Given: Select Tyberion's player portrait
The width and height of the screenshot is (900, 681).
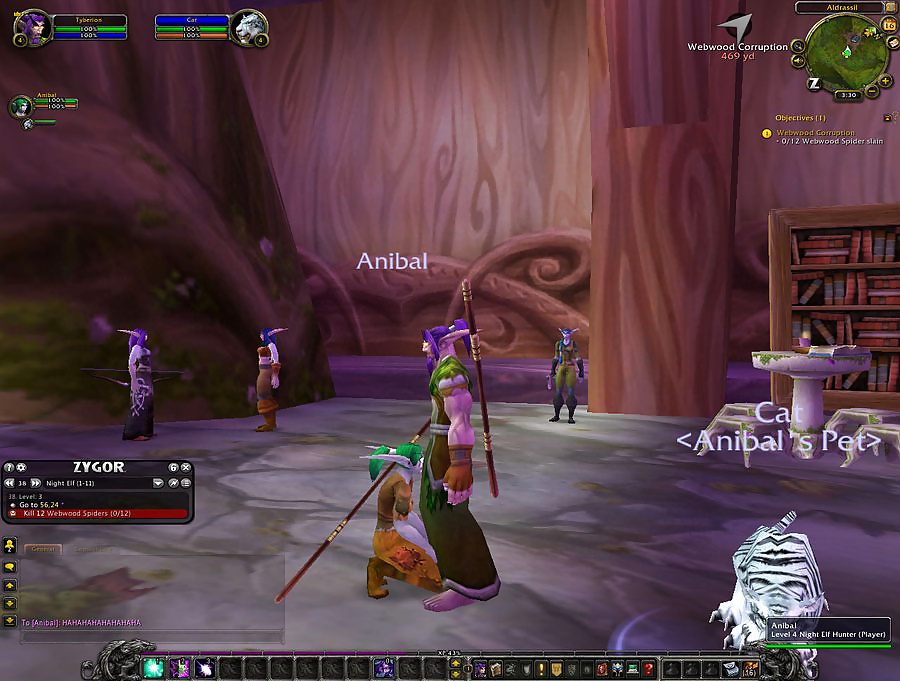Looking at the screenshot, I should 30,26.
